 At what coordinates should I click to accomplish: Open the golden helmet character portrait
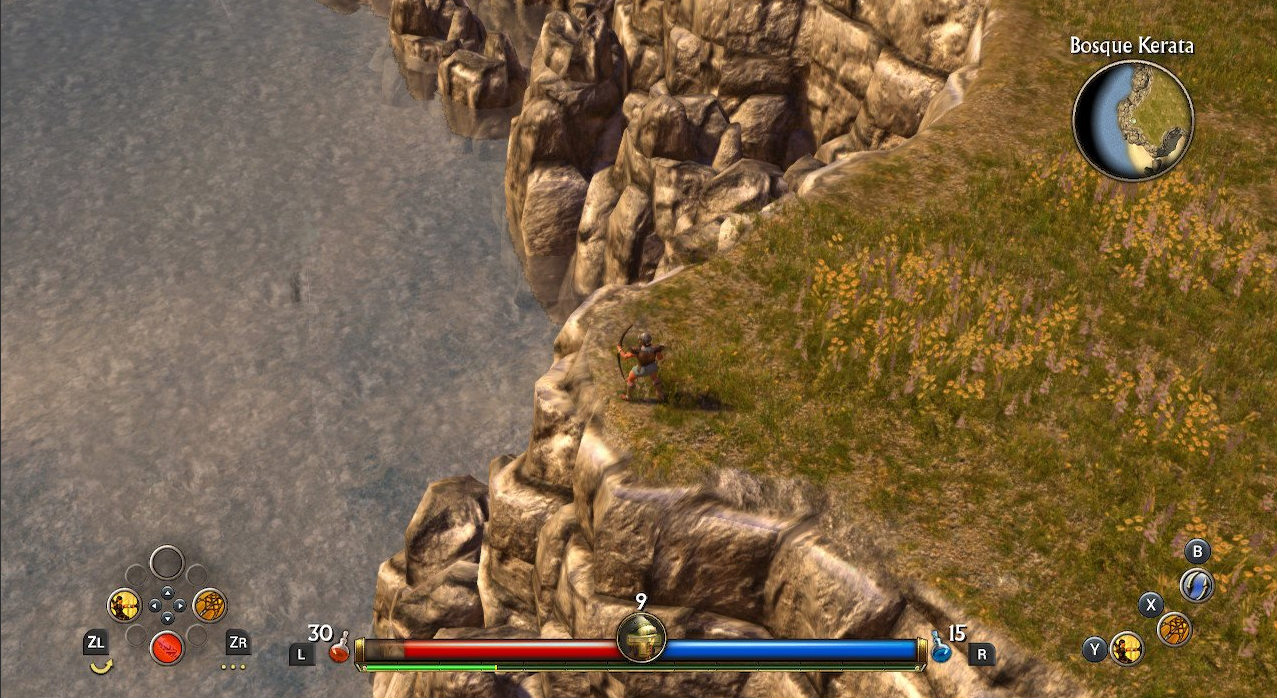click(641, 637)
